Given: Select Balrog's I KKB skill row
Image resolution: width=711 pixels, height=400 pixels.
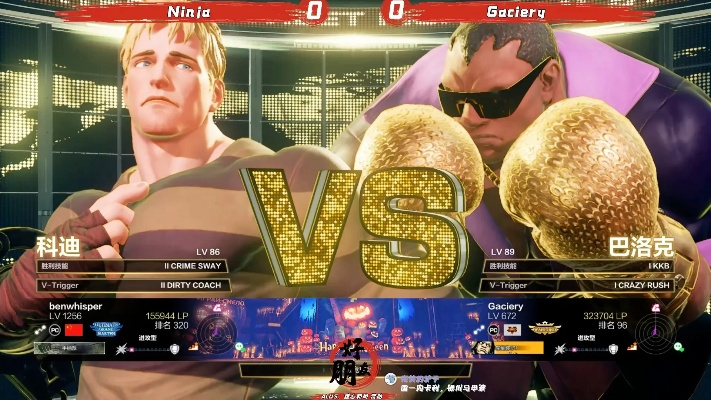Looking at the screenshot, I should click(x=579, y=266).
